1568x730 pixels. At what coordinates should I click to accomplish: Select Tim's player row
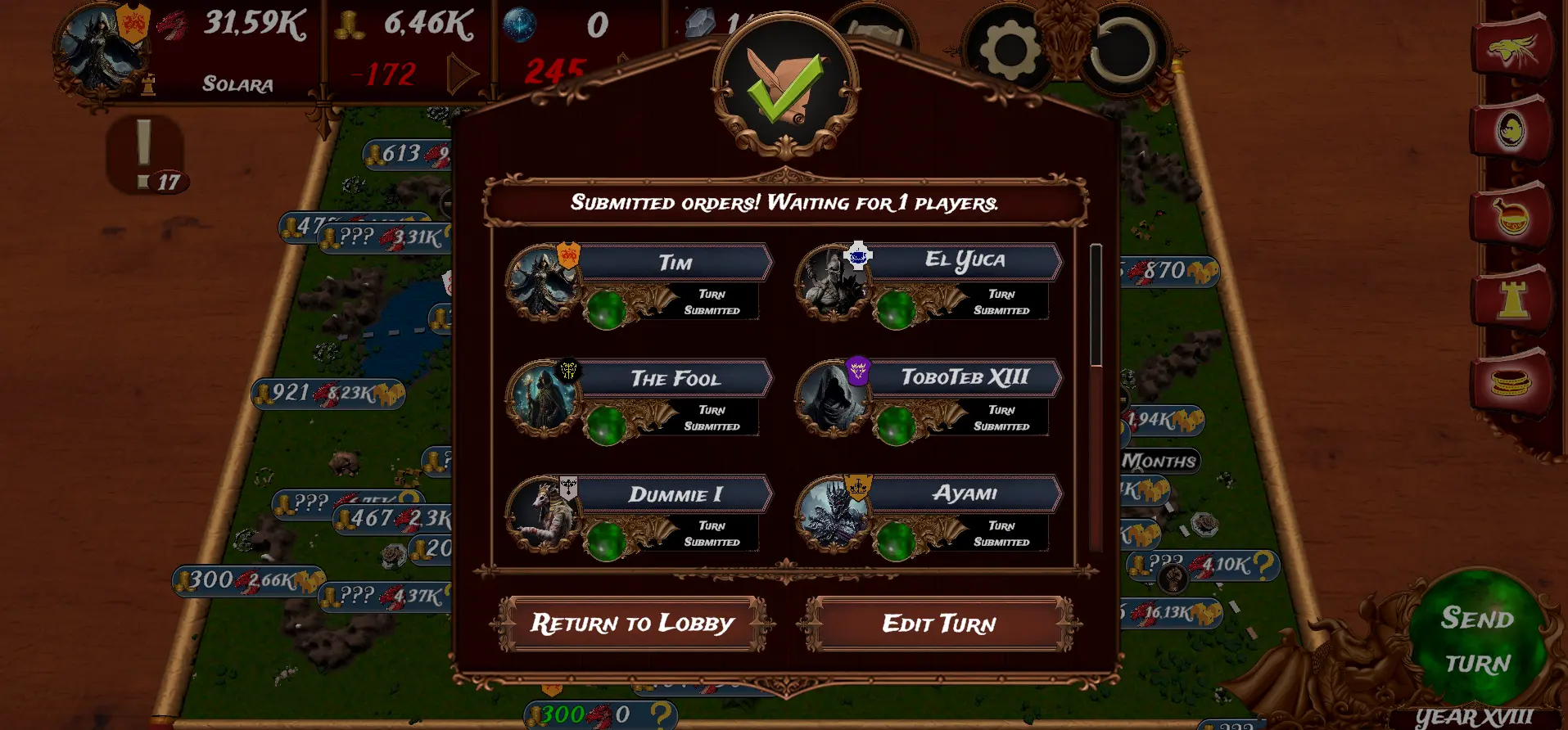coord(676,263)
